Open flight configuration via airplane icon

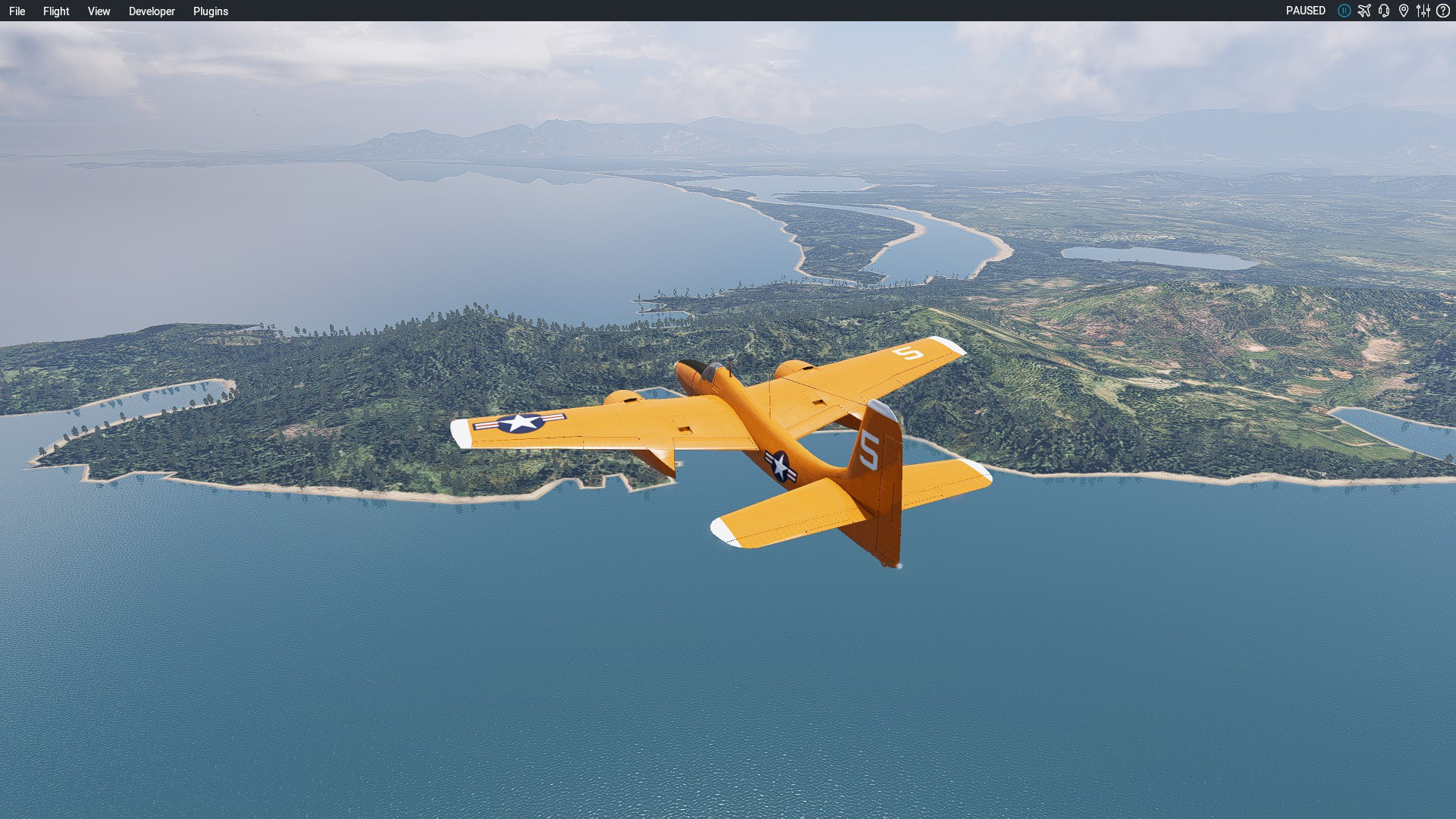coord(1364,11)
